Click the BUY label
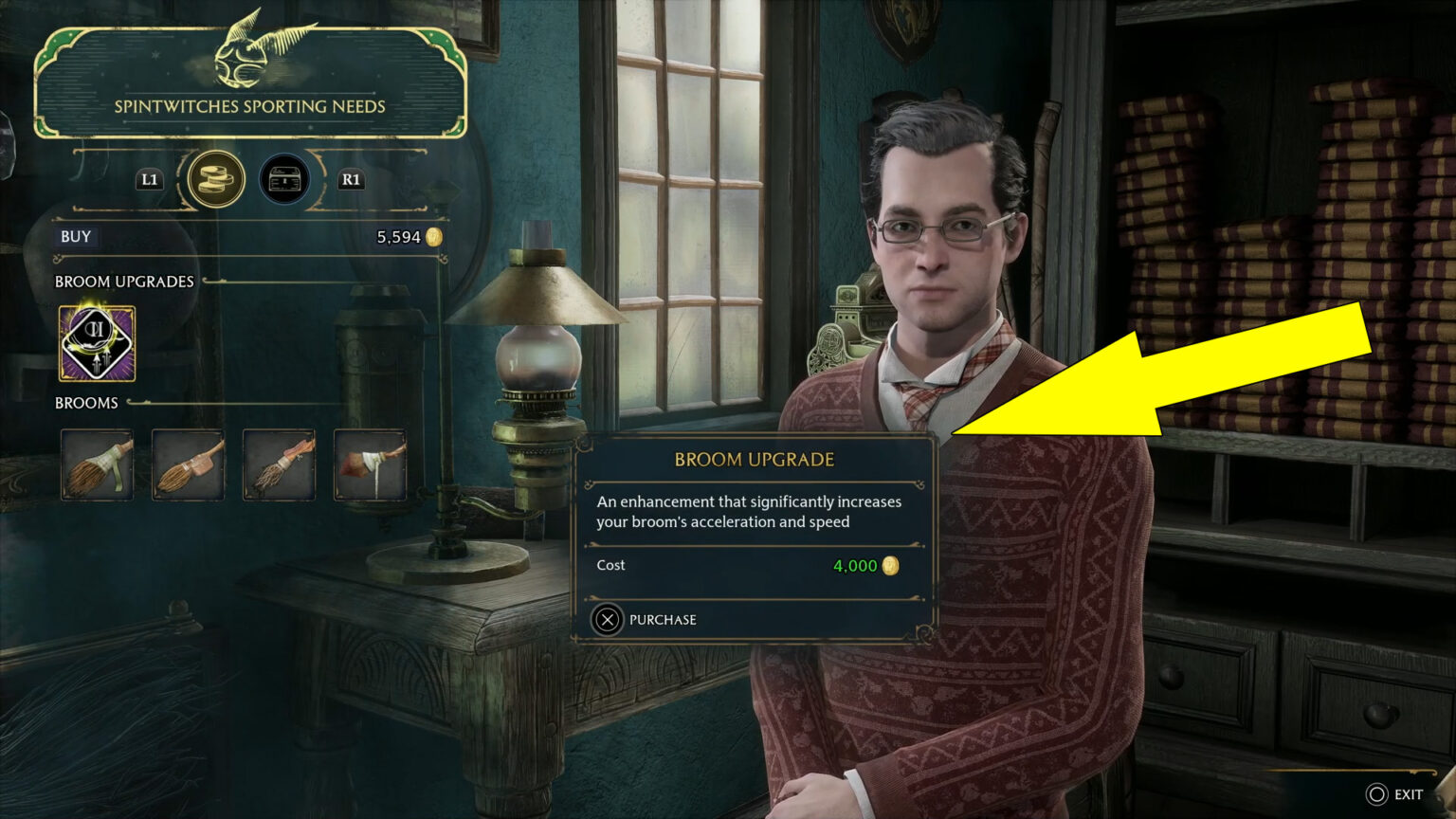 pyautogui.click(x=75, y=237)
